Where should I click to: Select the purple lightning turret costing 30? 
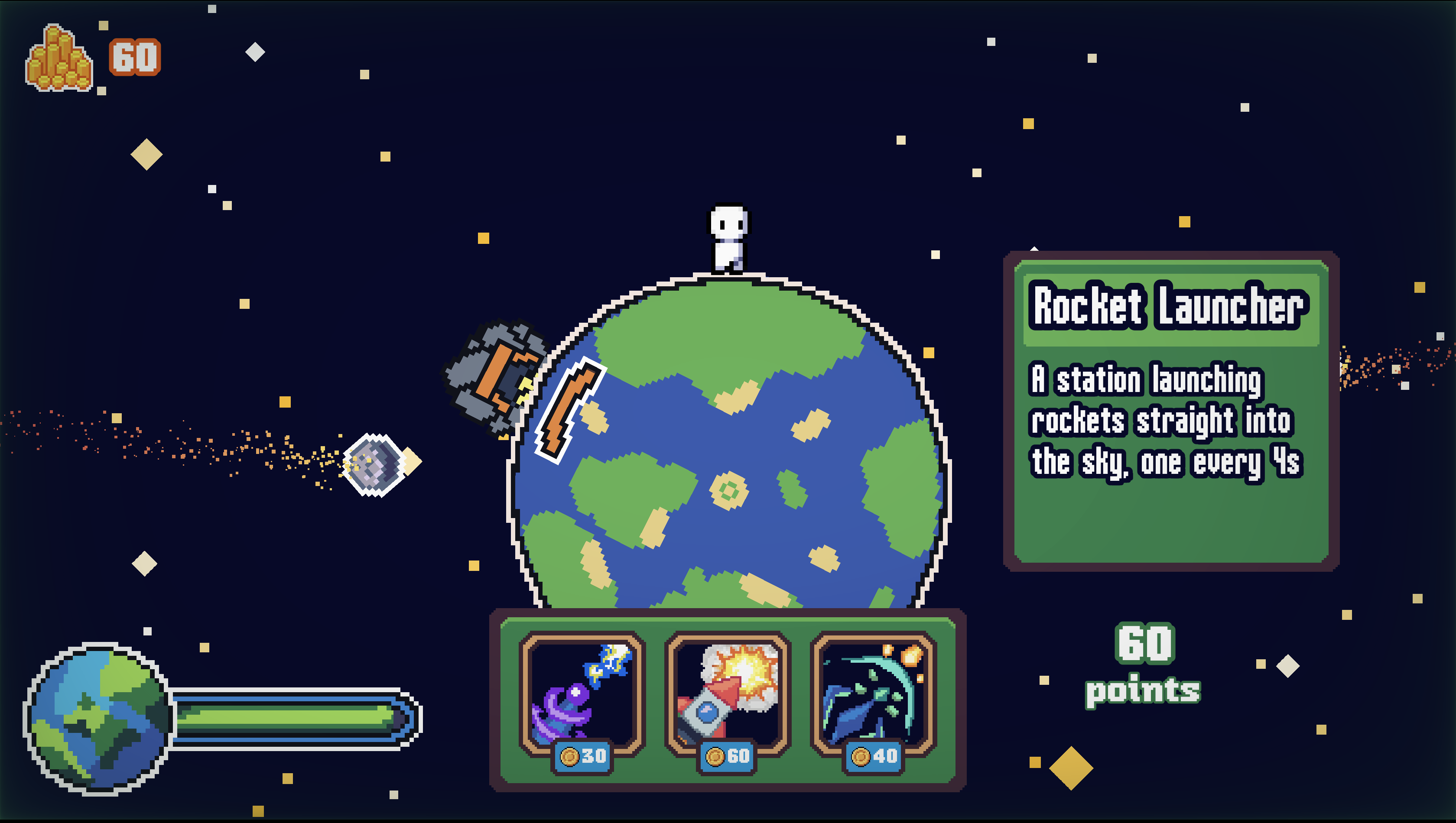tap(582, 694)
